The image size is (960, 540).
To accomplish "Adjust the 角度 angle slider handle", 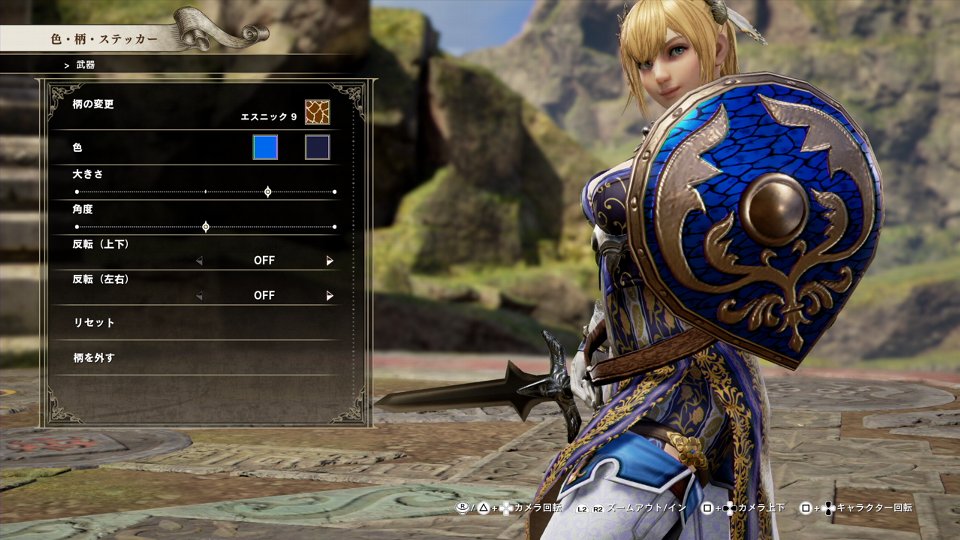I will coord(206,227).
